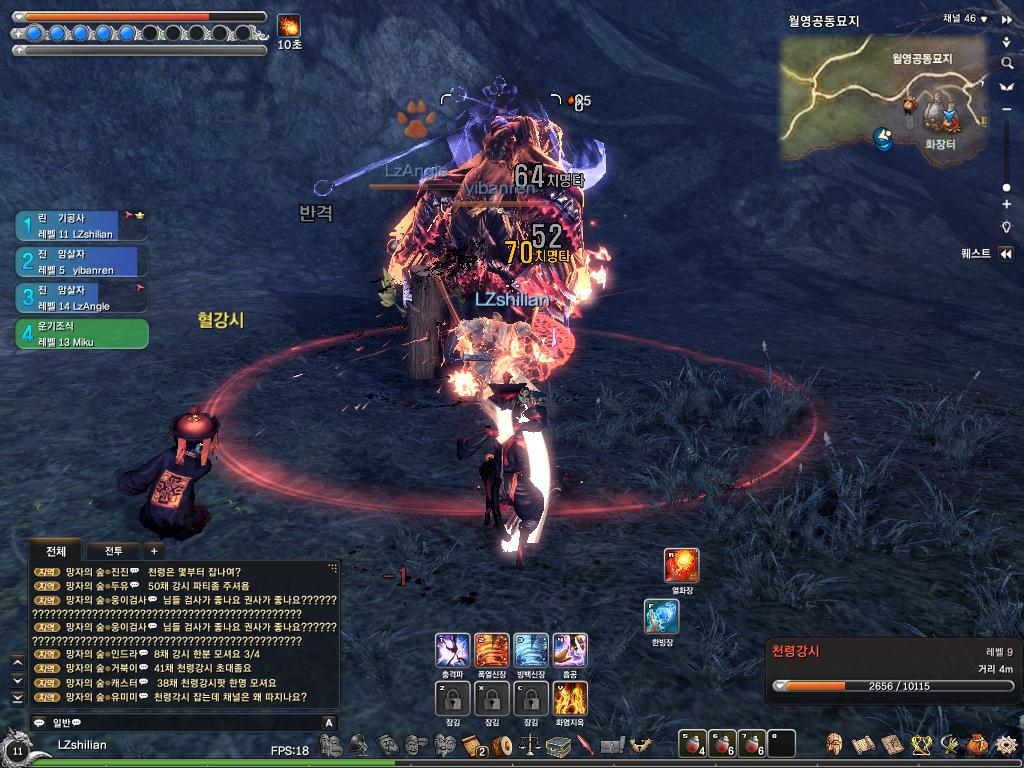The width and height of the screenshot is (1024, 768).
Task: Select the 전체 chat tab
Action: point(54,551)
